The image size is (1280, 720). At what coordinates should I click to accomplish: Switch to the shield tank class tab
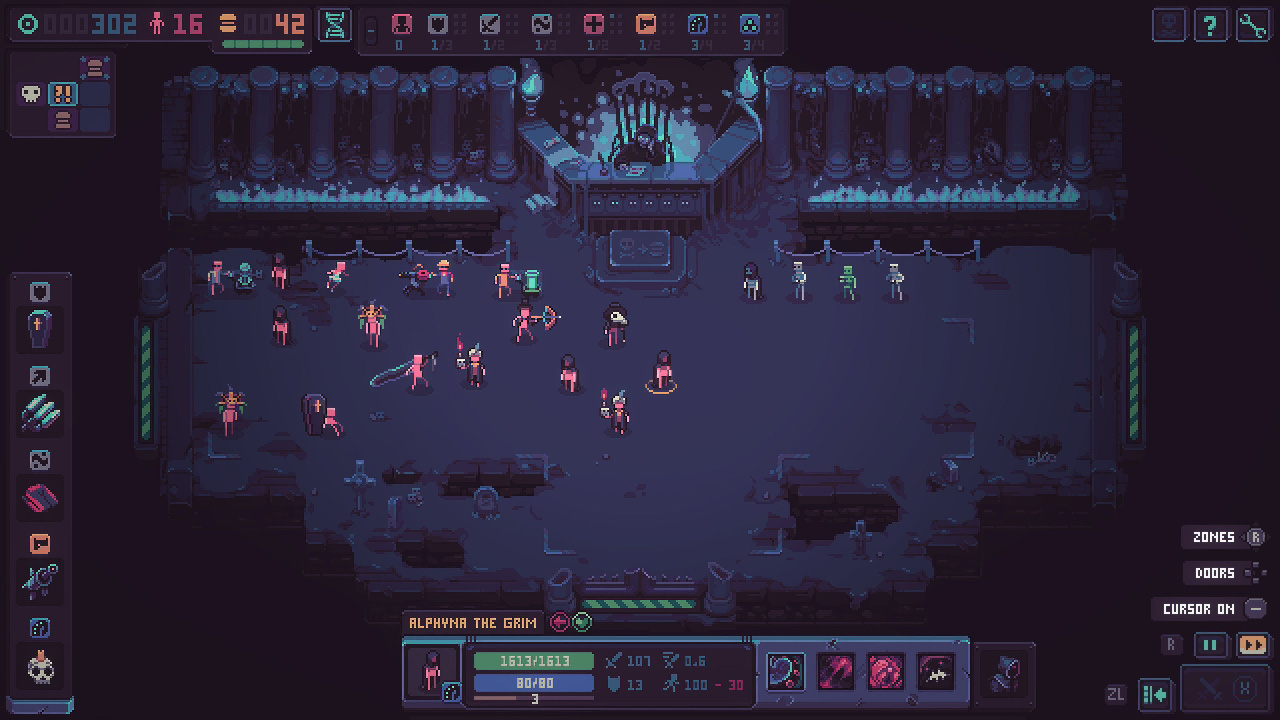(x=437, y=25)
